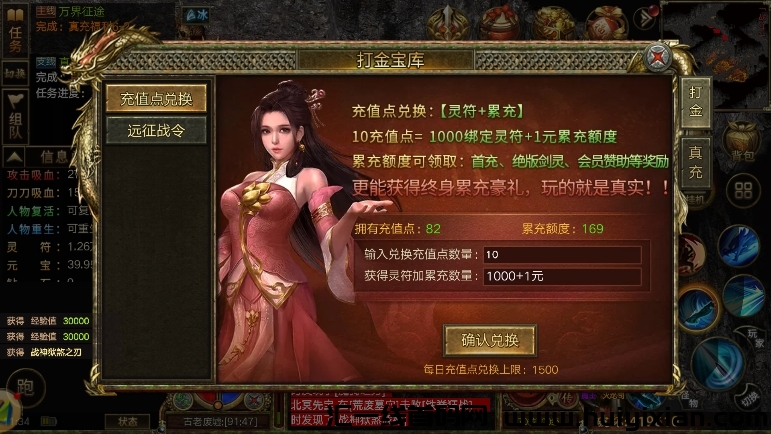
Task: Close the 打金宝库 window
Action: click(656, 57)
